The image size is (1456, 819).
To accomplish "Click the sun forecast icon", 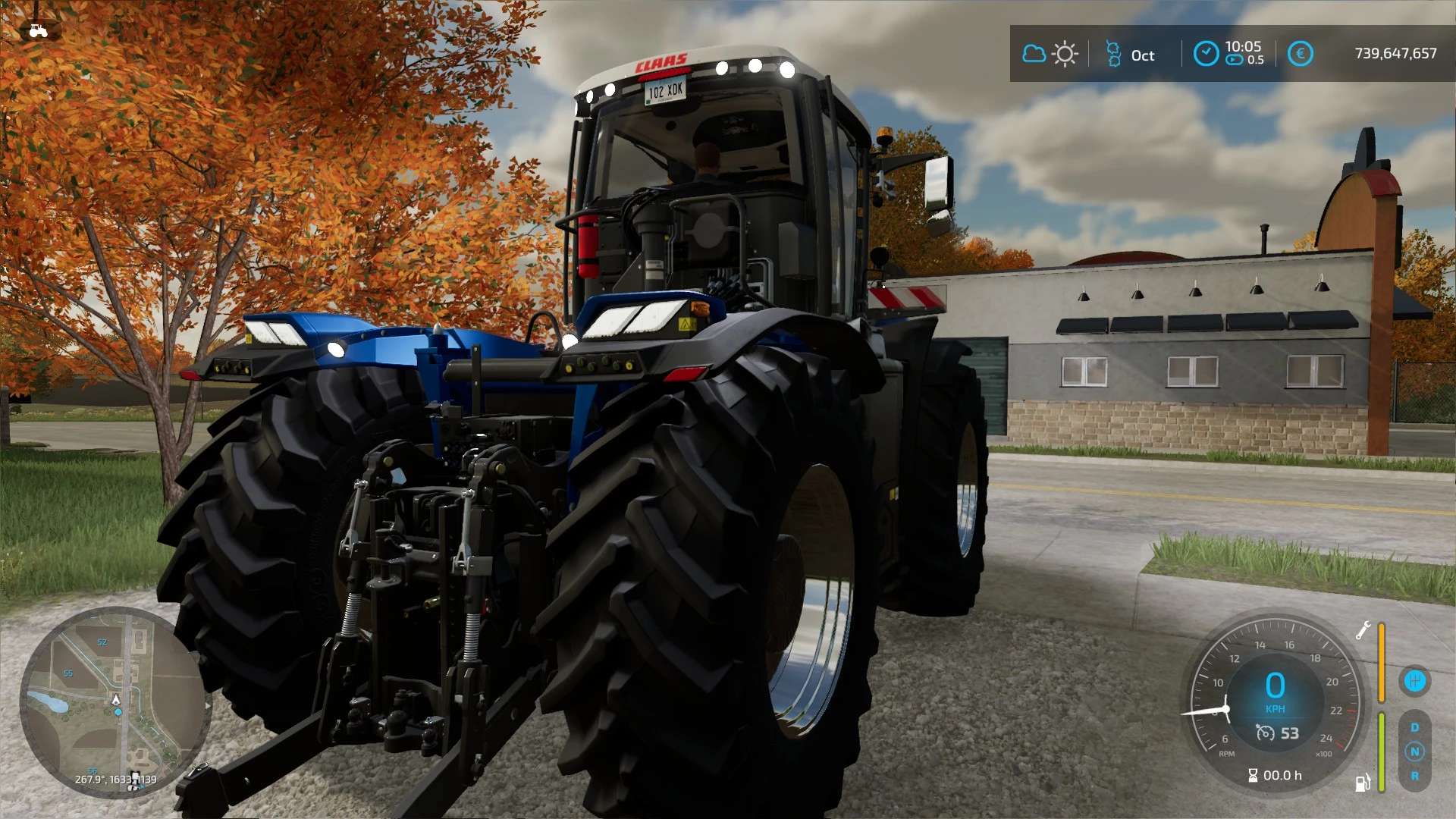I will 1065,54.
